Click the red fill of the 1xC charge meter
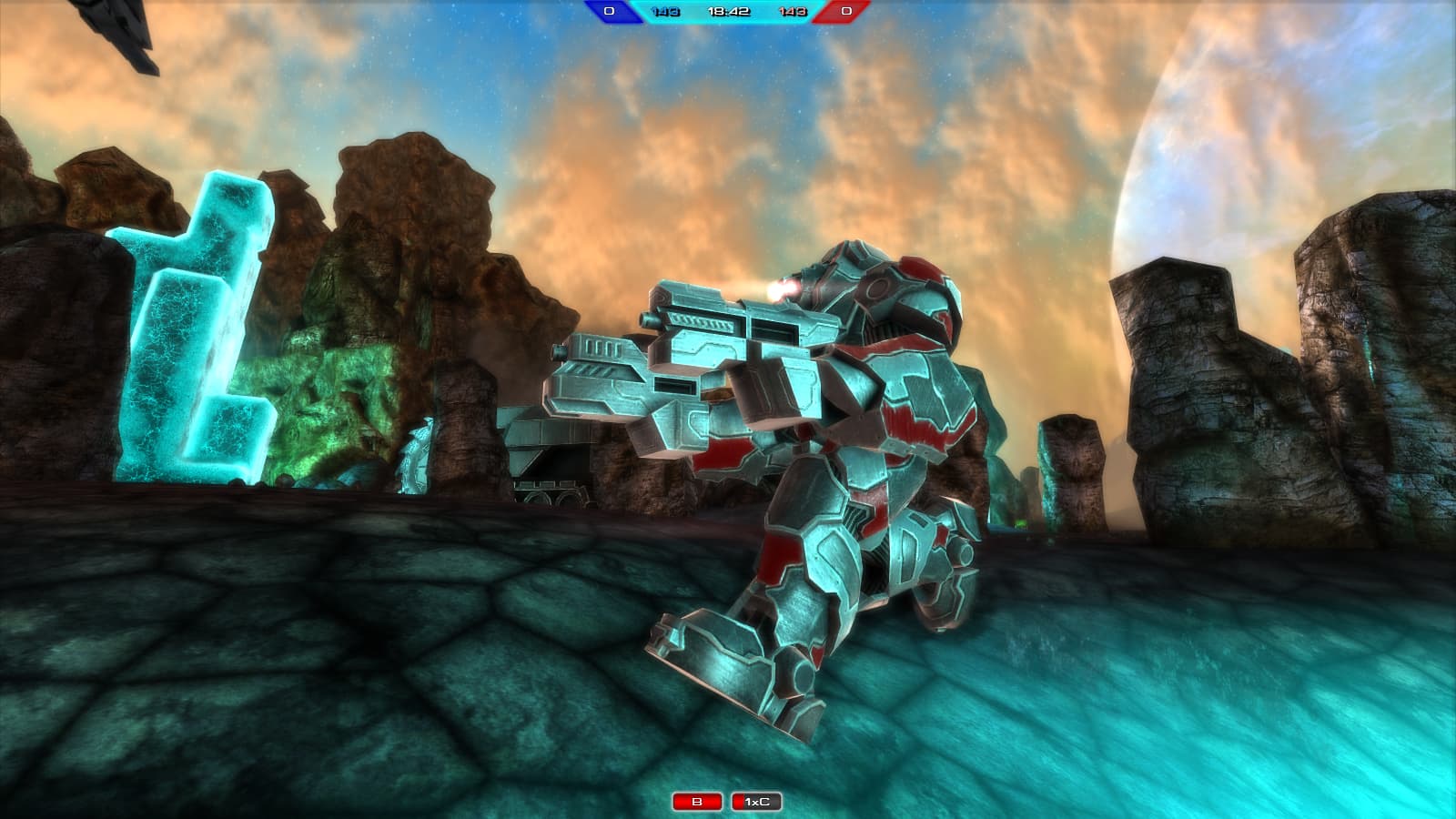 click(738, 801)
